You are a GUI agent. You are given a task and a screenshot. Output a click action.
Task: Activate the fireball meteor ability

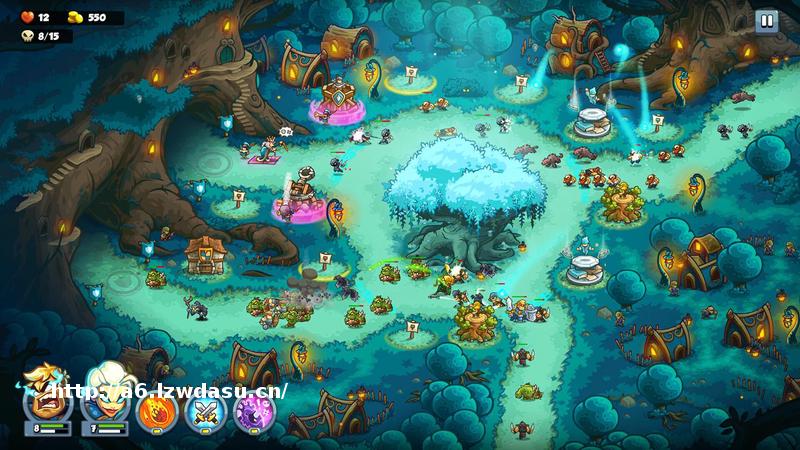point(157,411)
